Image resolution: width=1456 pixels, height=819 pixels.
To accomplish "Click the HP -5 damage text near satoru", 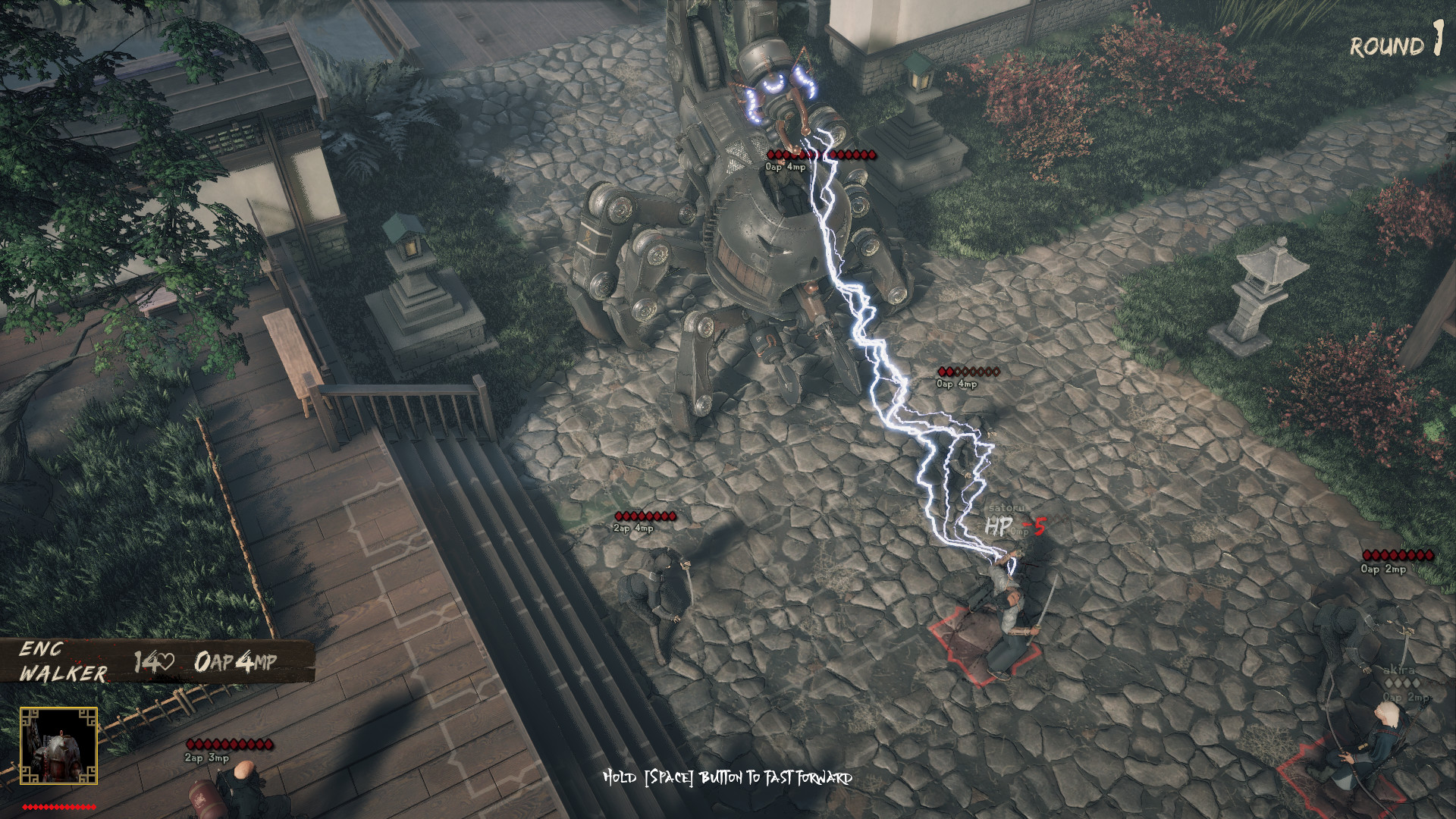I will click(x=1015, y=524).
